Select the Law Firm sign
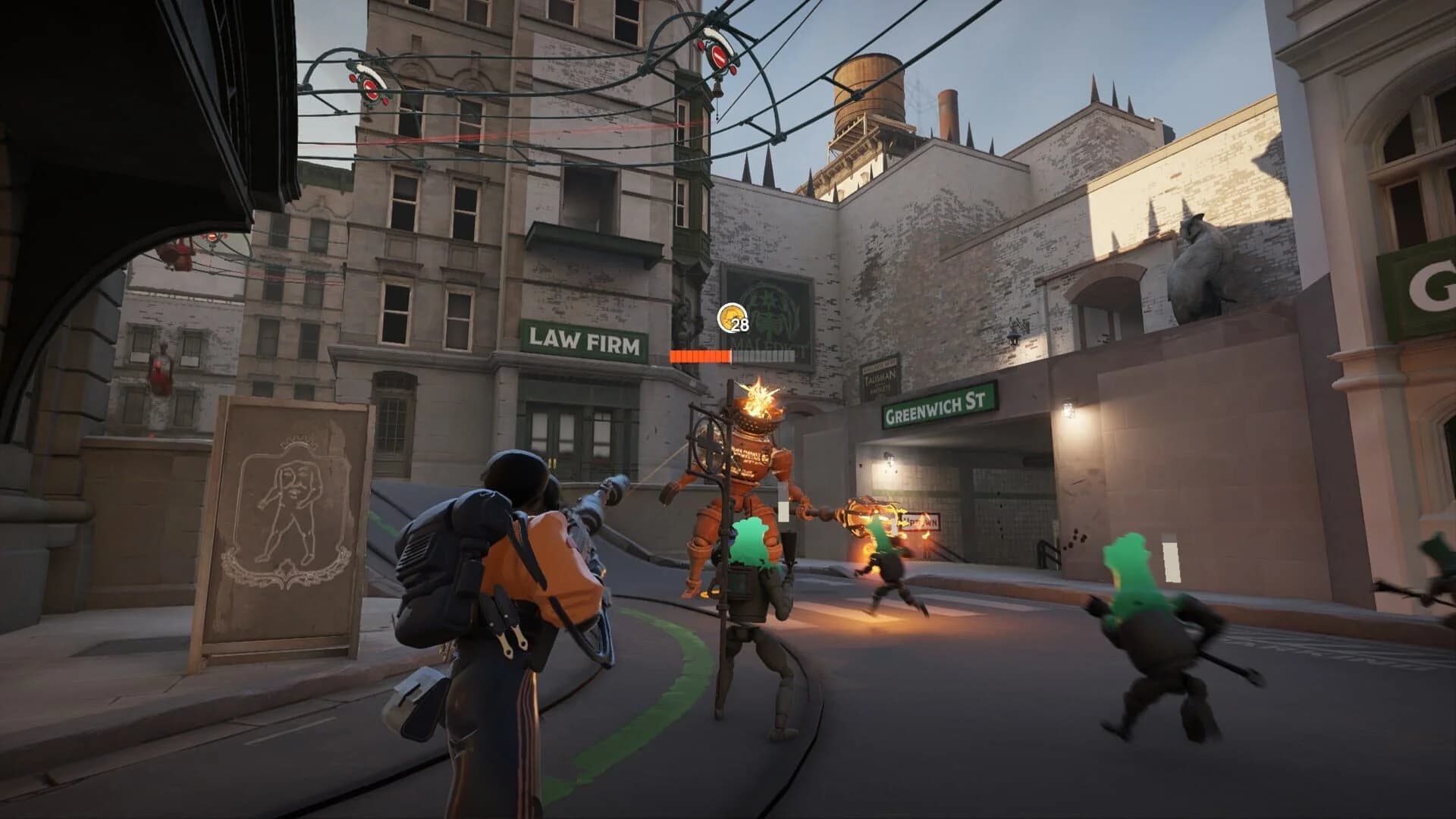The image size is (1456, 819). 584,344
